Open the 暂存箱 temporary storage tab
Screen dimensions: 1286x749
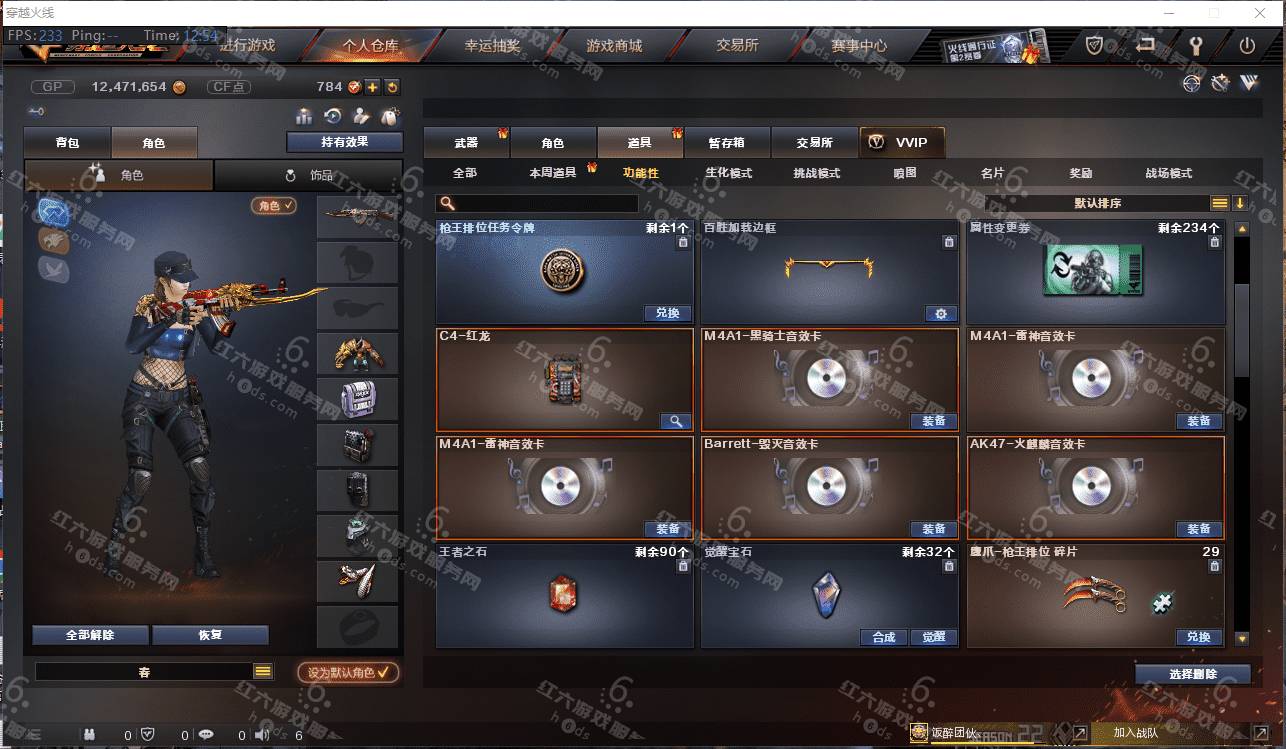coord(726,143)
